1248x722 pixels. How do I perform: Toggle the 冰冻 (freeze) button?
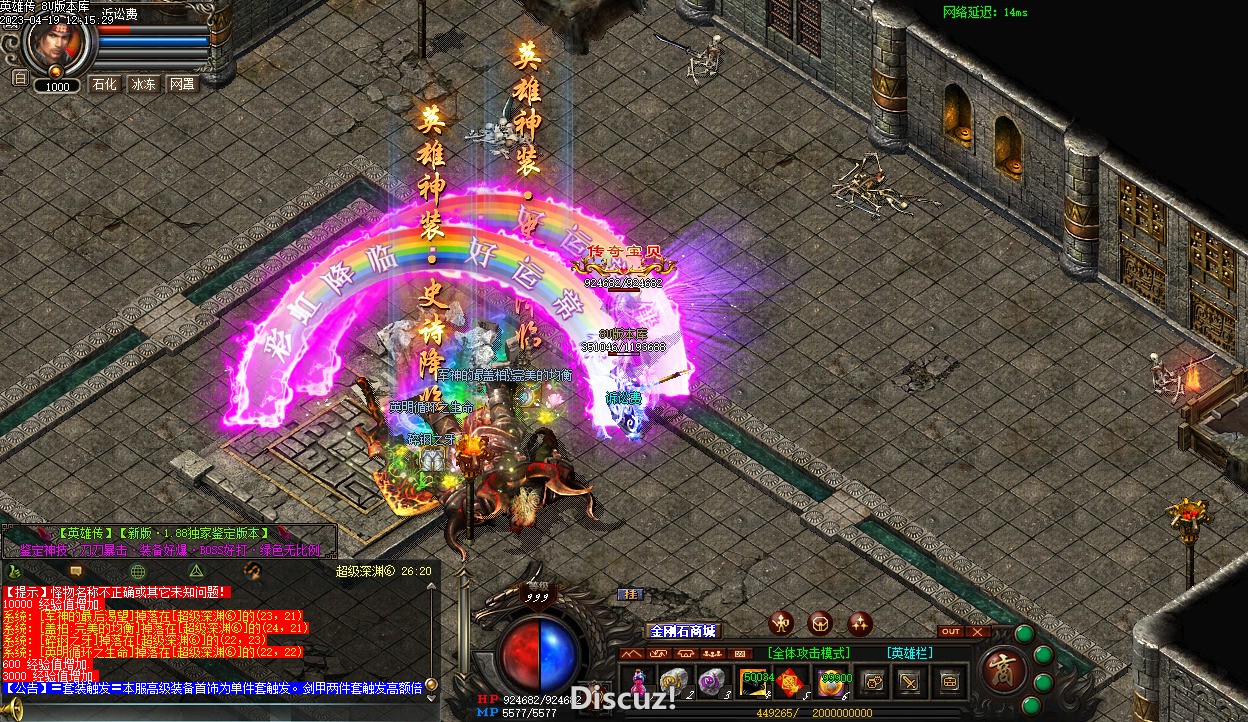click(x=143, y=84)
